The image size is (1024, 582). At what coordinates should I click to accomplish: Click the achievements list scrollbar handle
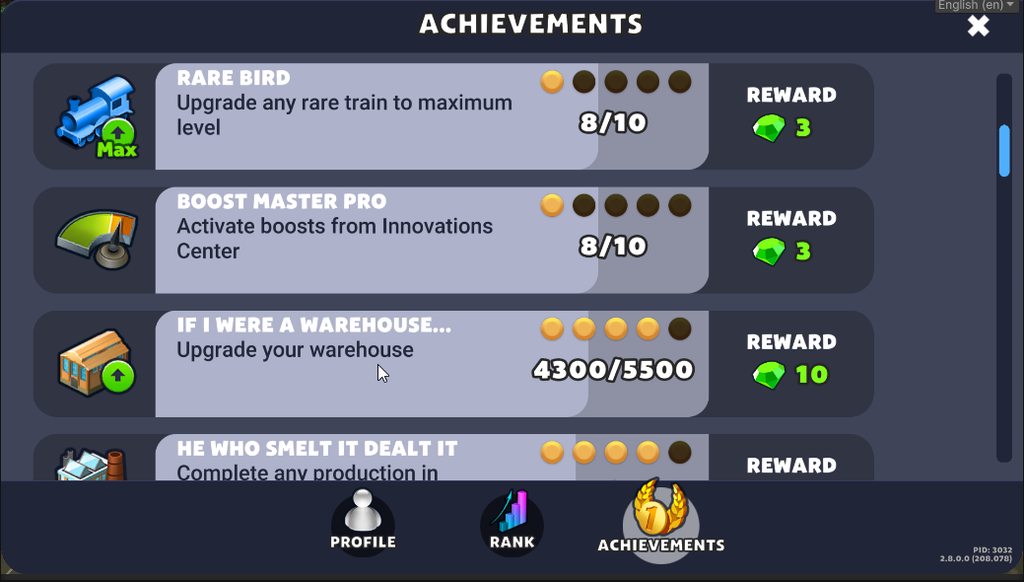tap(1004, 150)
